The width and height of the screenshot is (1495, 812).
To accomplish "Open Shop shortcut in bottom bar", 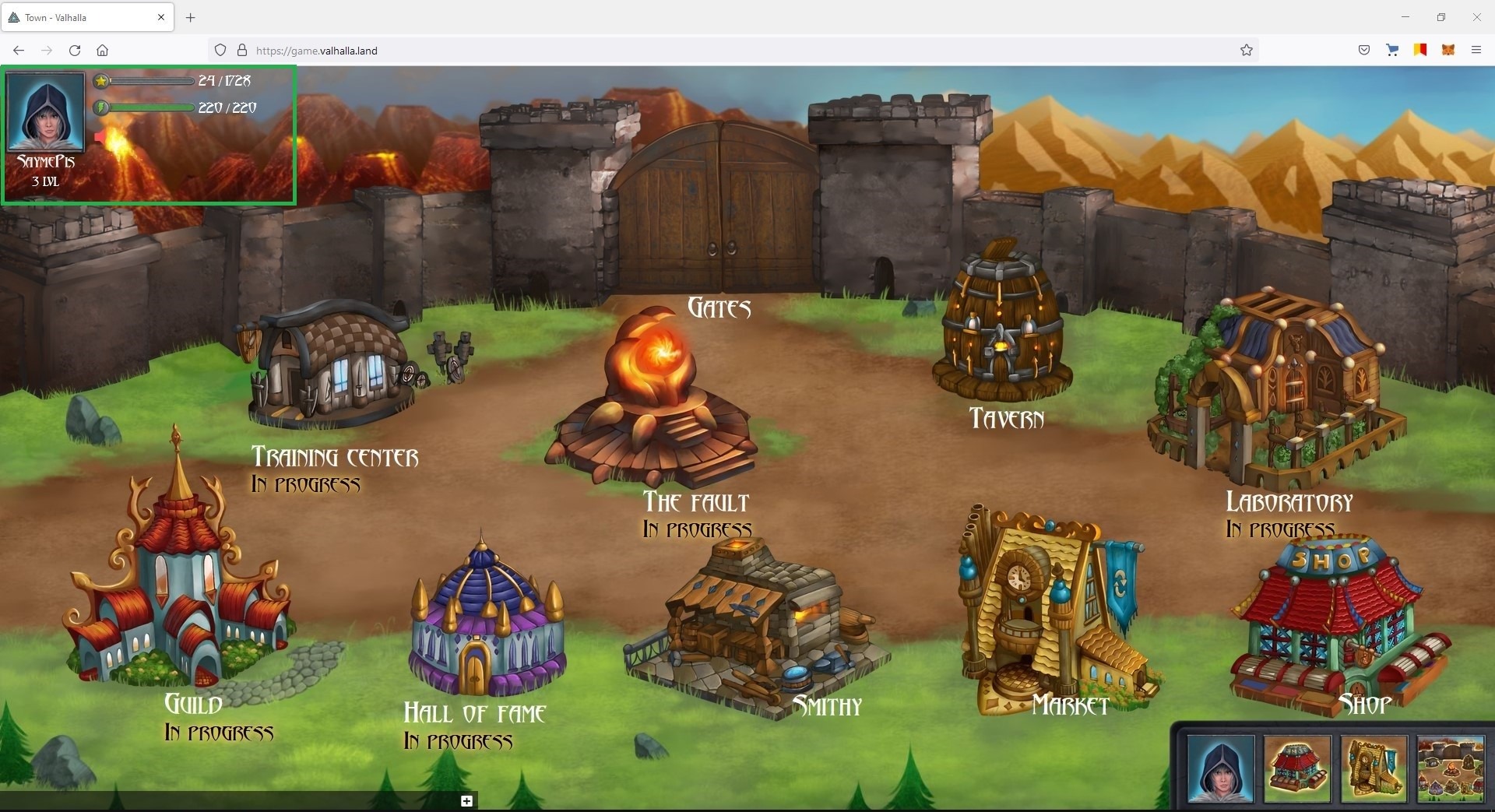I will coord(1296,768).
